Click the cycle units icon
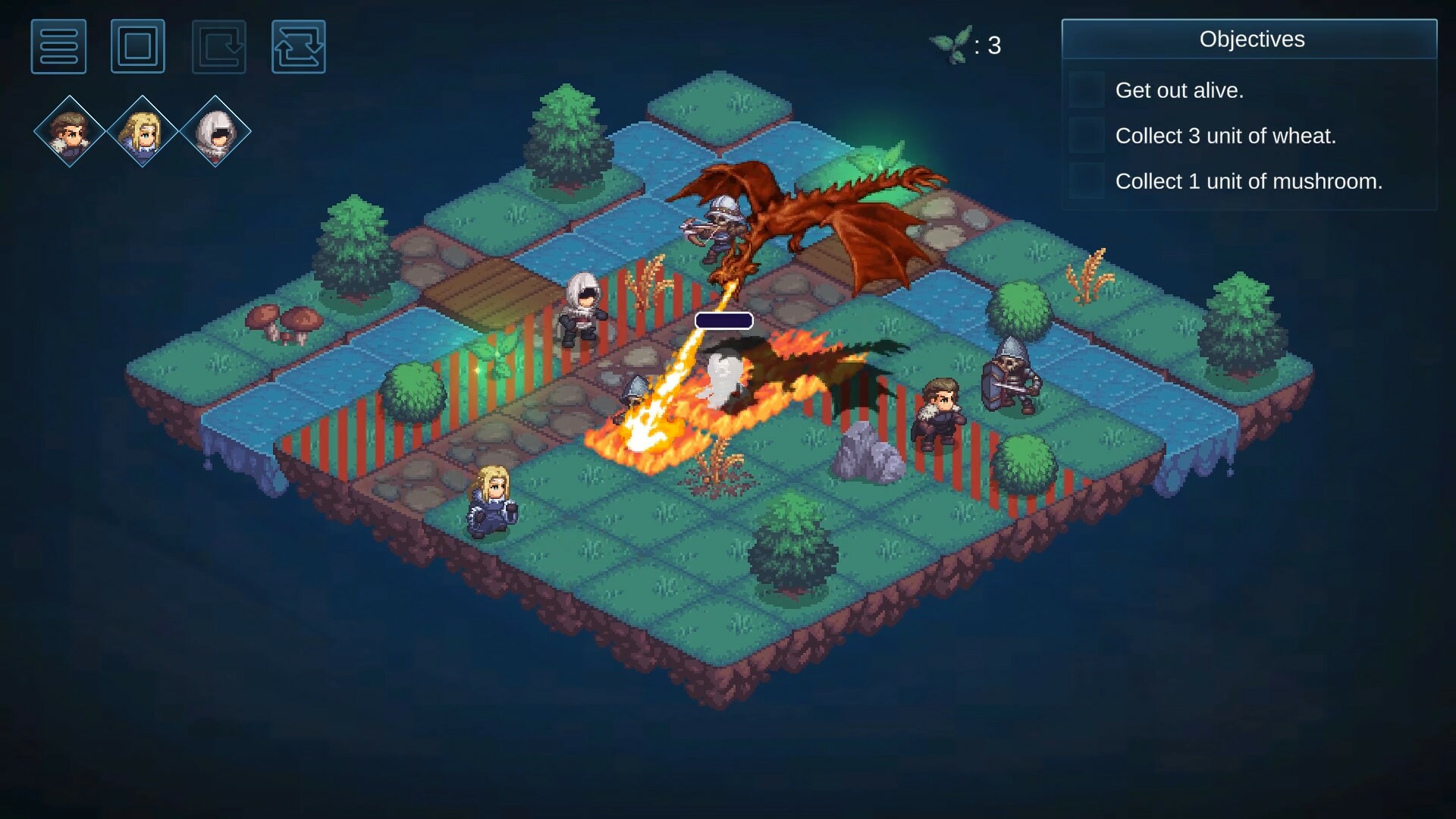Screen dimensions: 1456x819 click(298, 46)
